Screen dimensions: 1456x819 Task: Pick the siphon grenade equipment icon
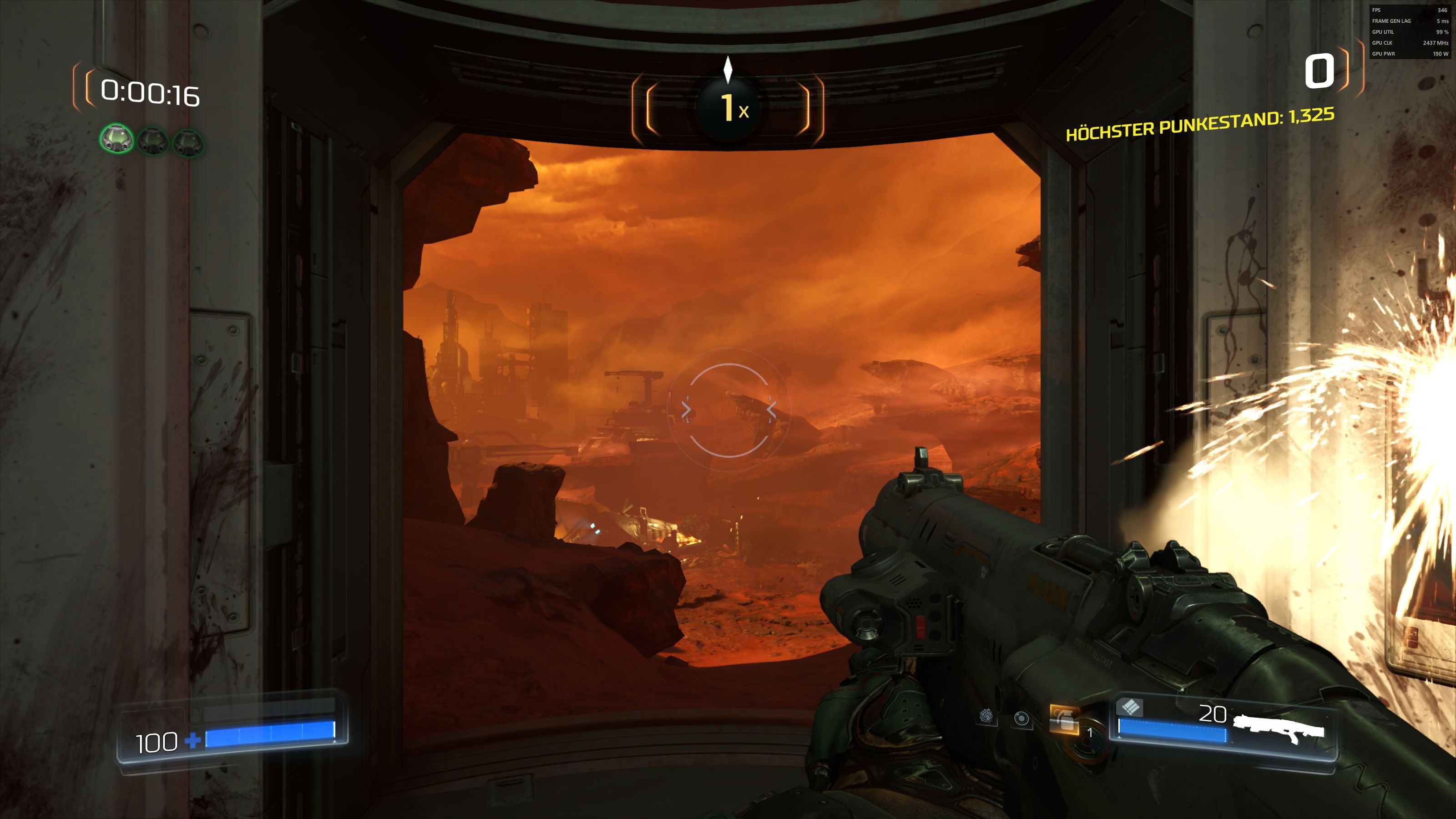987,717
